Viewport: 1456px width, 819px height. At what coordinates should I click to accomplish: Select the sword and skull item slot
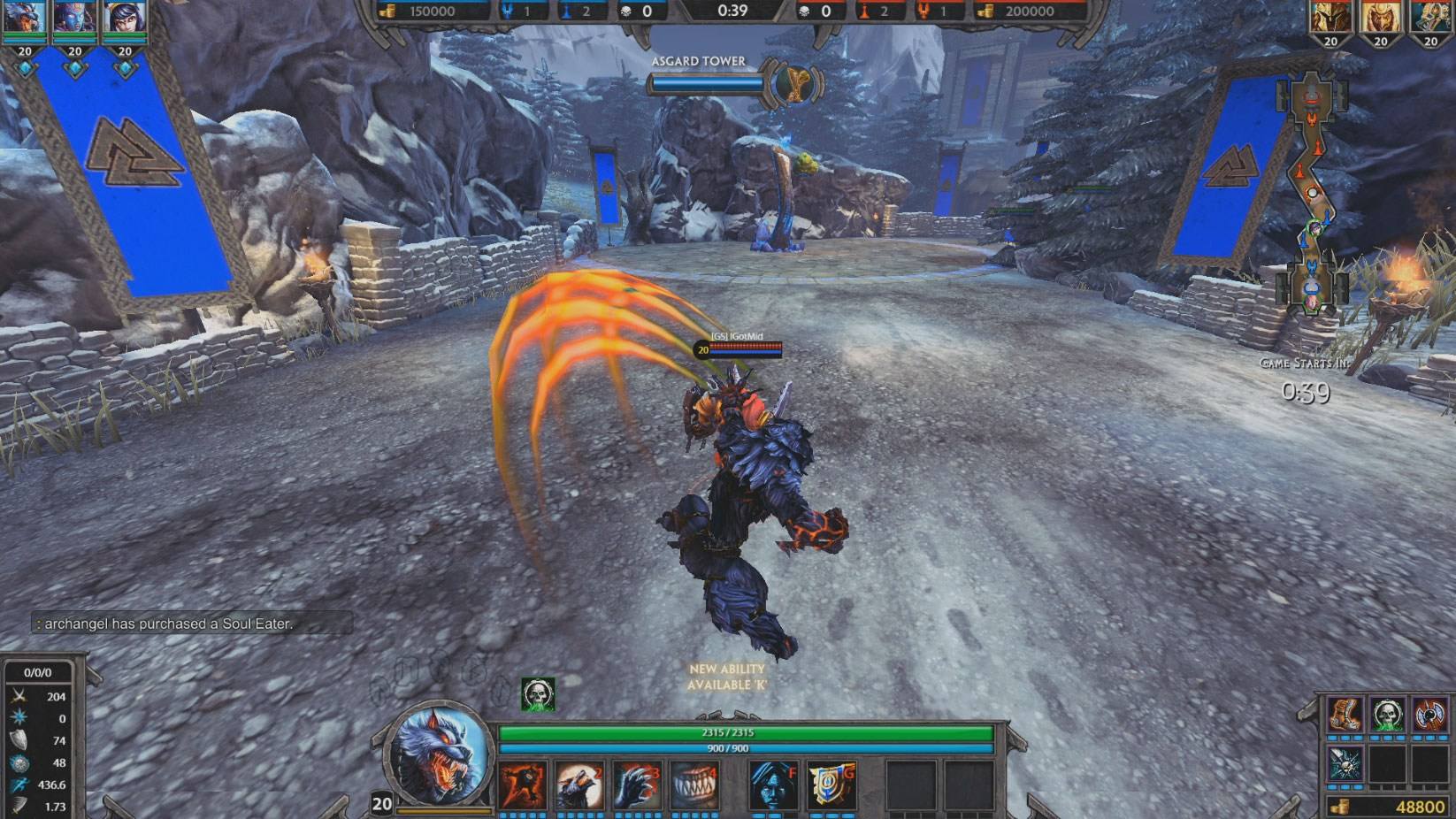(x=1345, y=763)
